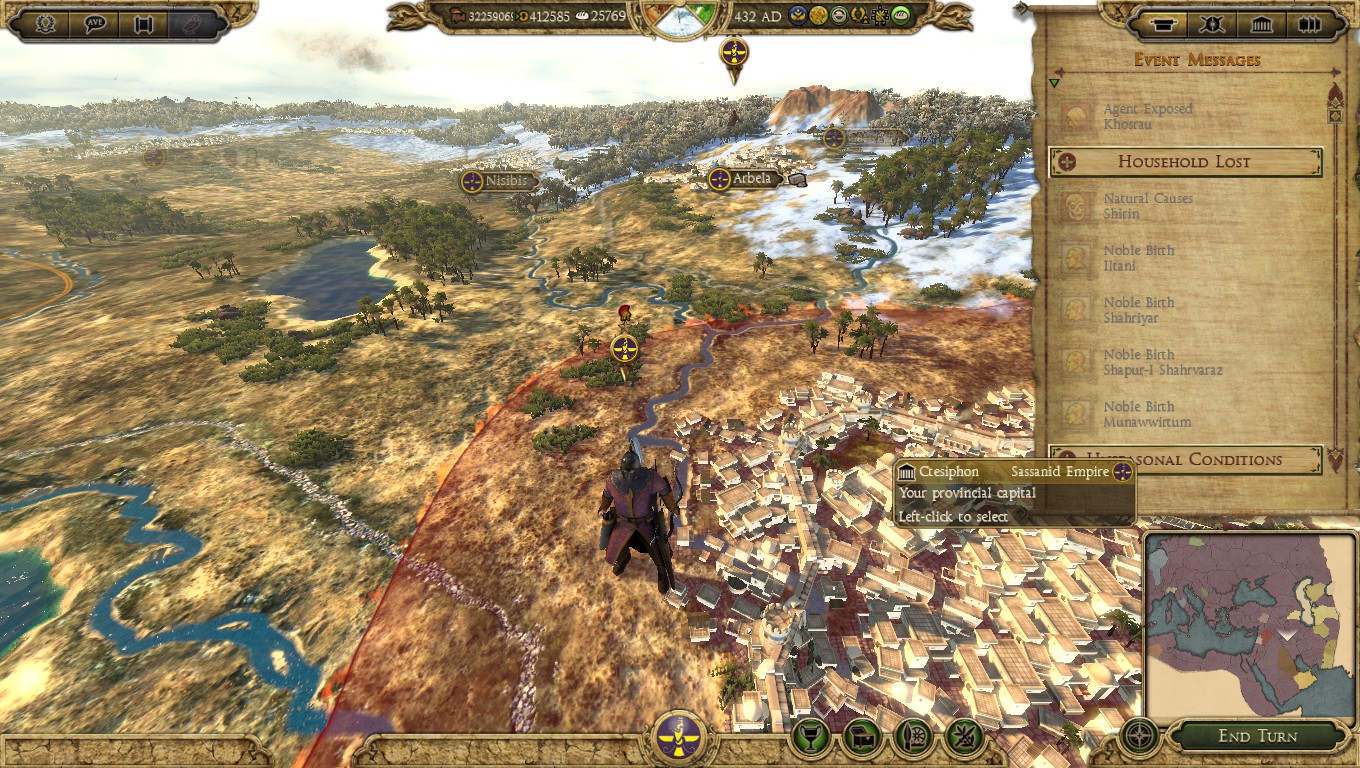Click the goblet icon button
The image size is (1360, 768).
(x=811, y=738)
